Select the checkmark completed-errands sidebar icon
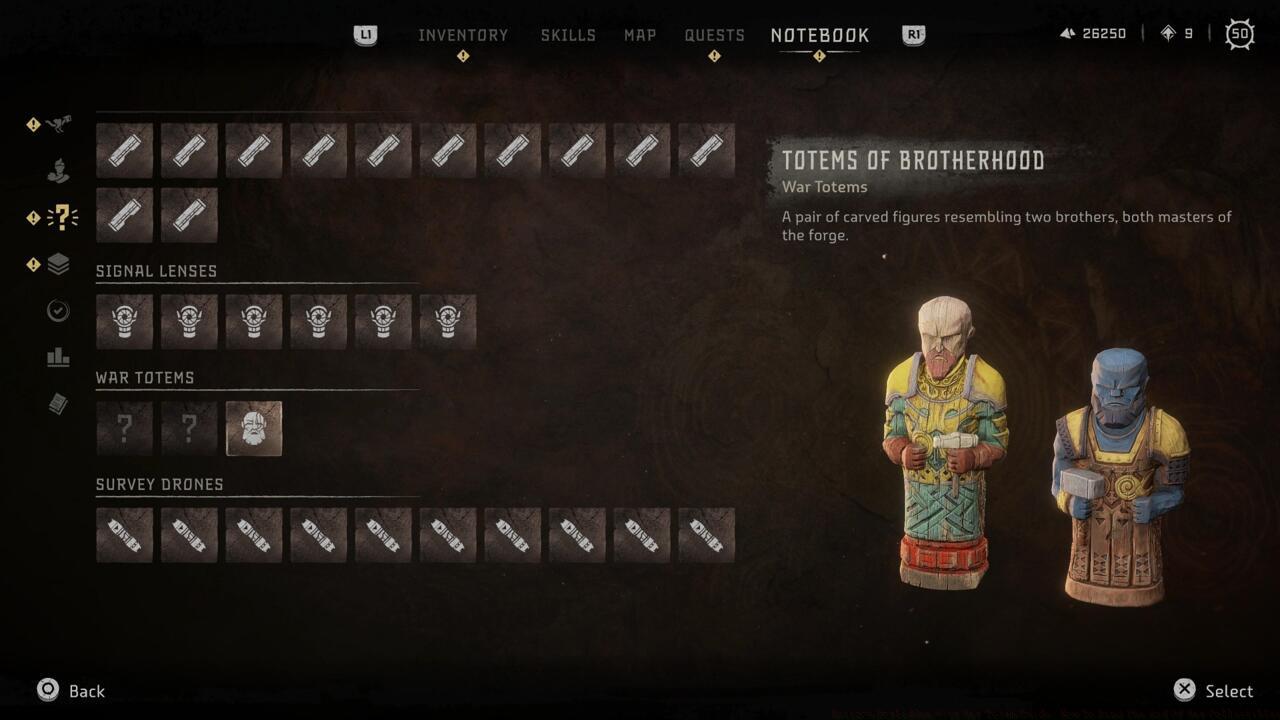The image size is (1280, 720). coord(58,311)
